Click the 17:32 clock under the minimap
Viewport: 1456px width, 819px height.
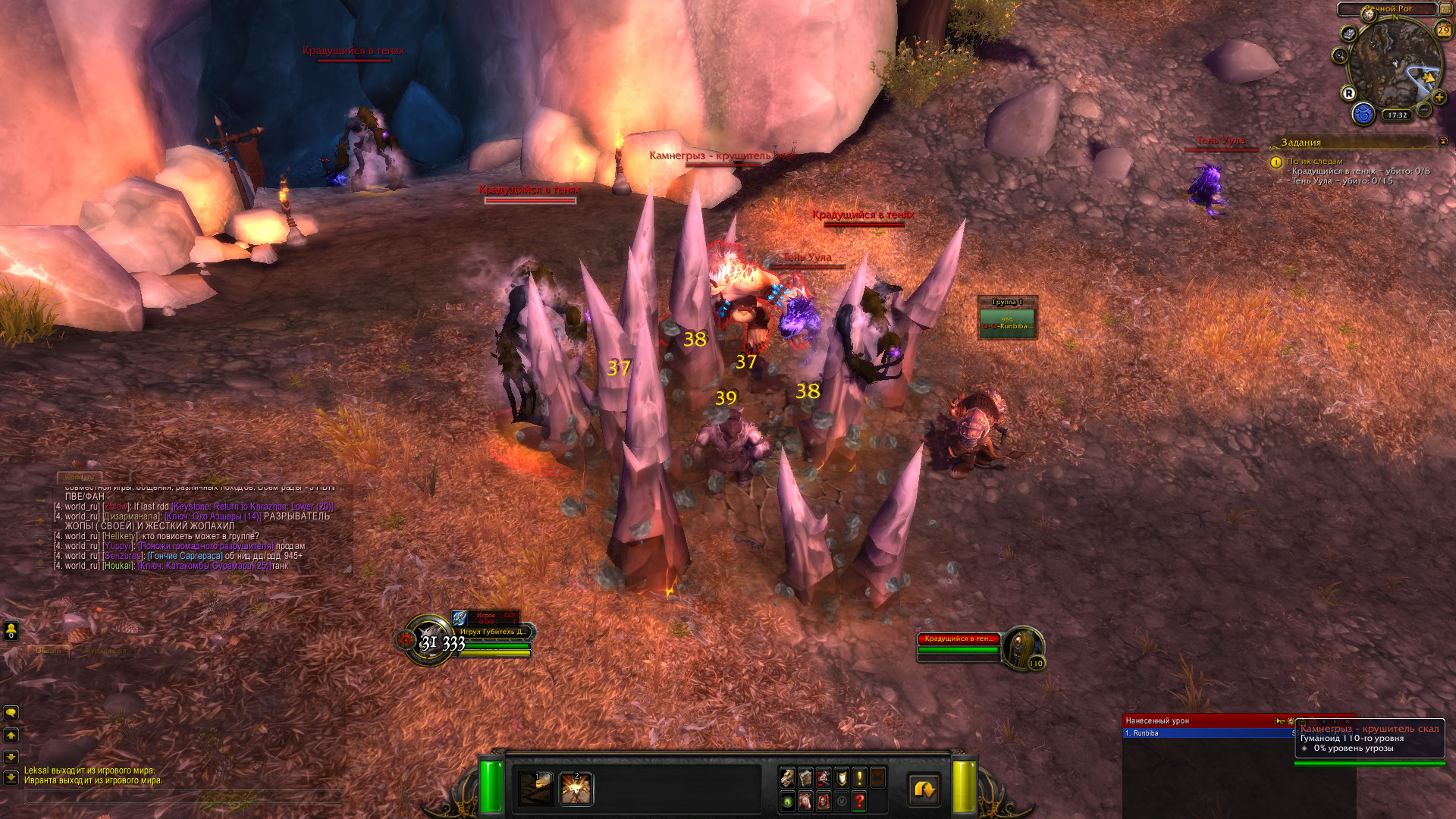(x=1397, y=115)
